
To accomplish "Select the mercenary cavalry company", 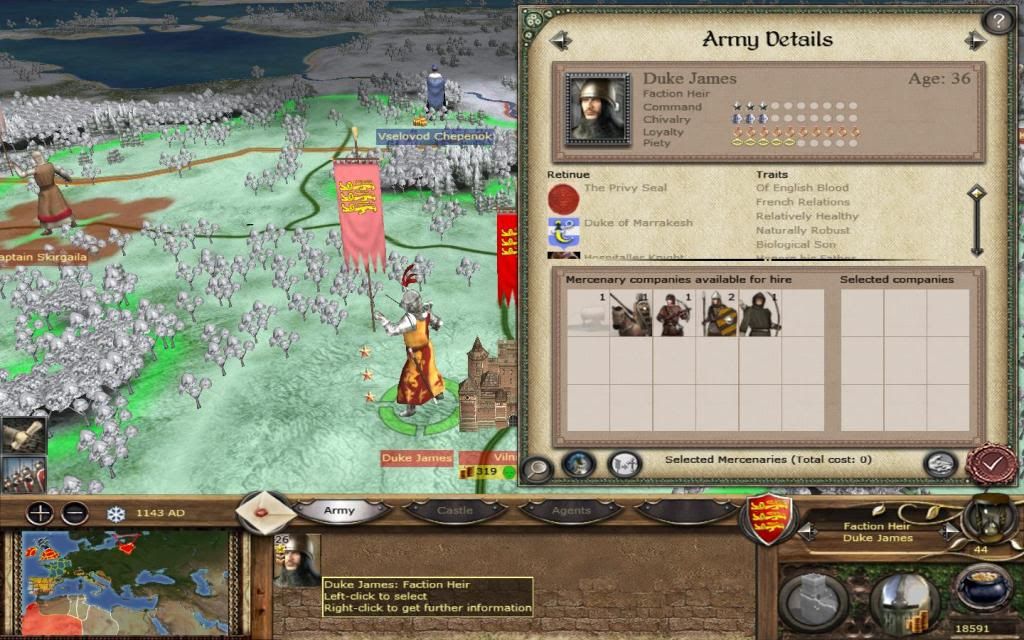I will pos(631,313).
